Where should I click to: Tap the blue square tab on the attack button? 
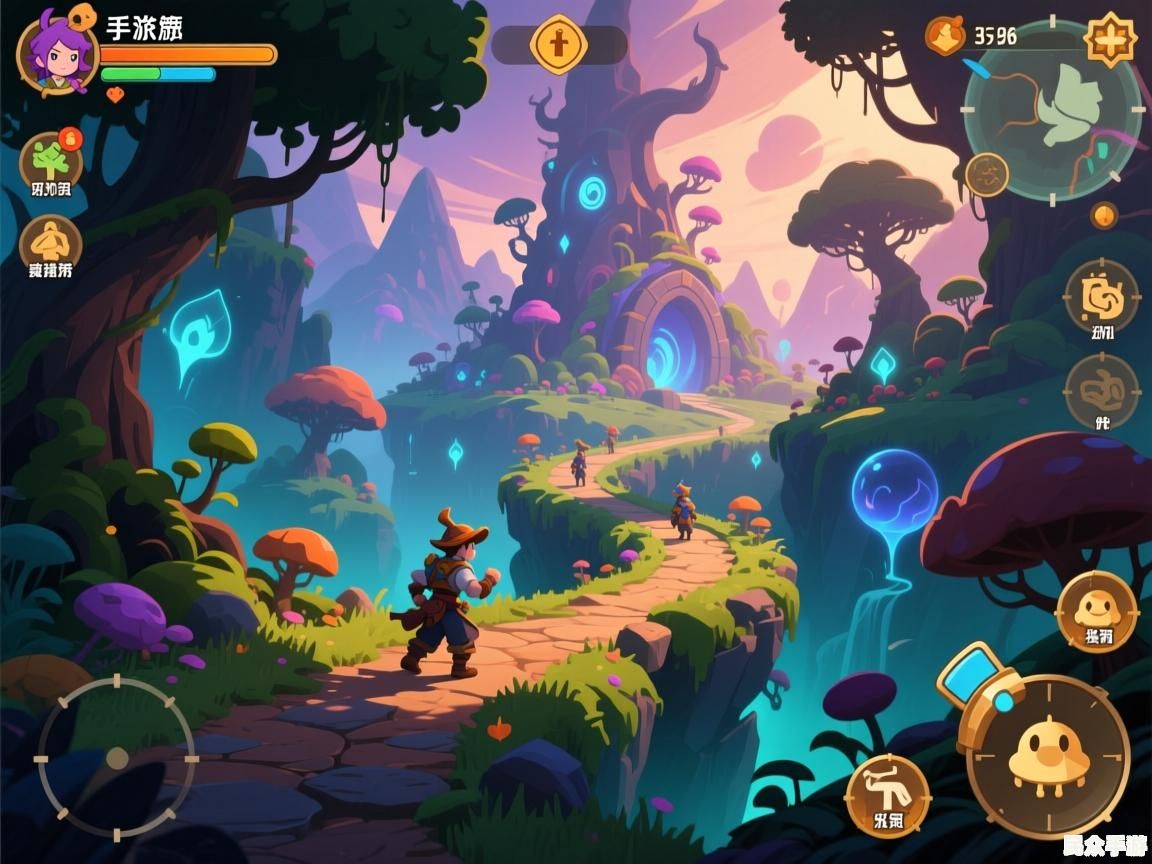tap(973, 674)
